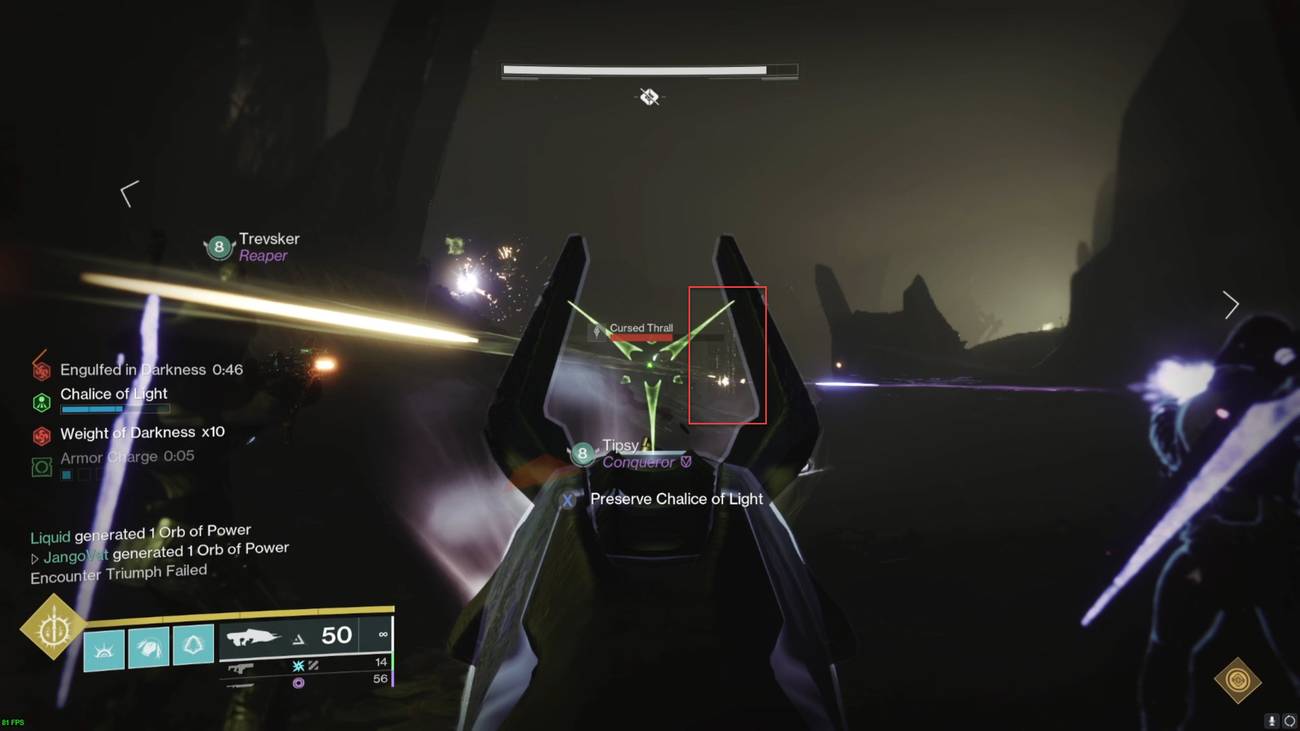Toggle the microphone icon in system tray
This screenshot has width=1300, height=731.
[x=1272, y=720]
